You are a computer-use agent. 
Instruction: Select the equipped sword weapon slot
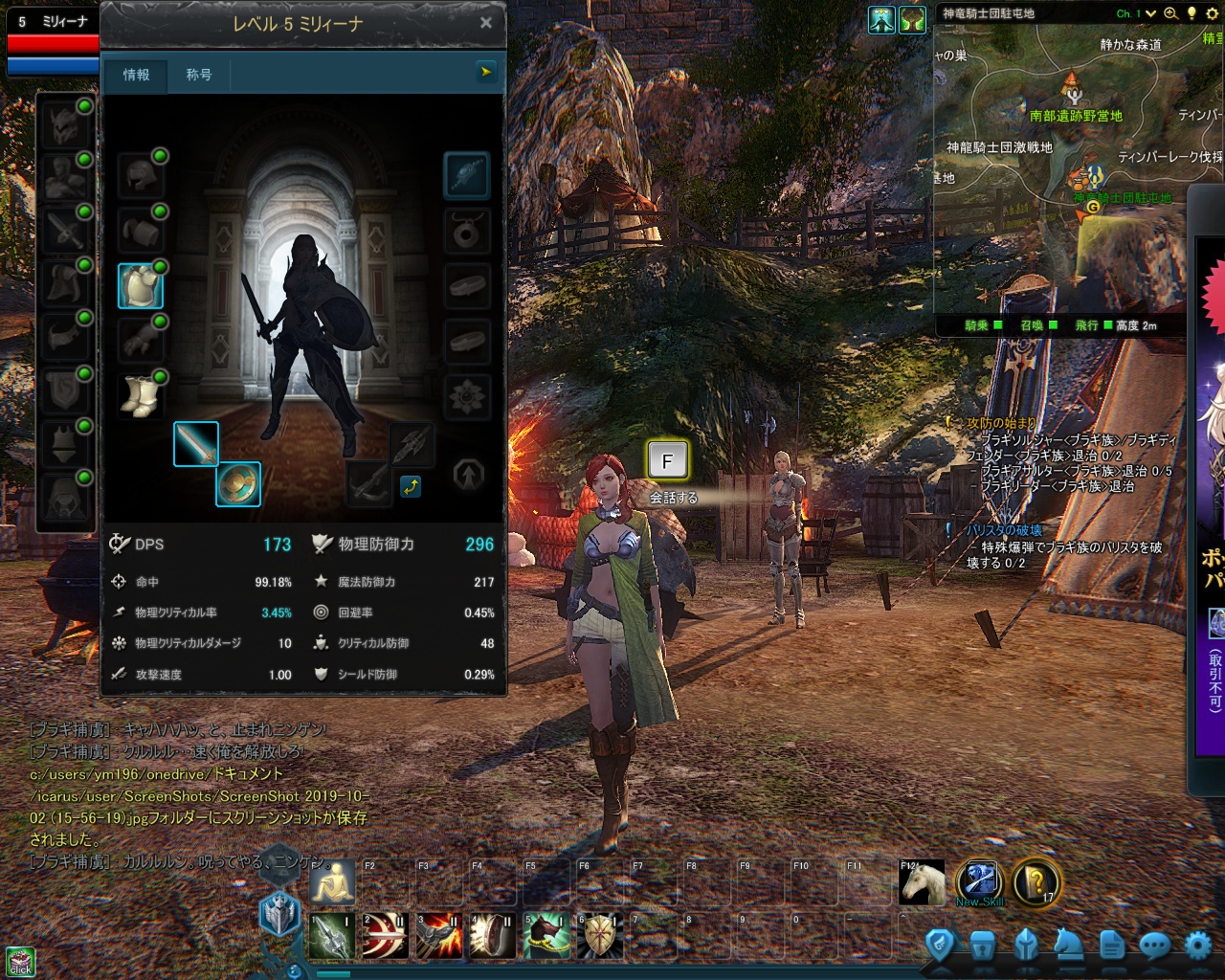tap(196, 444)
